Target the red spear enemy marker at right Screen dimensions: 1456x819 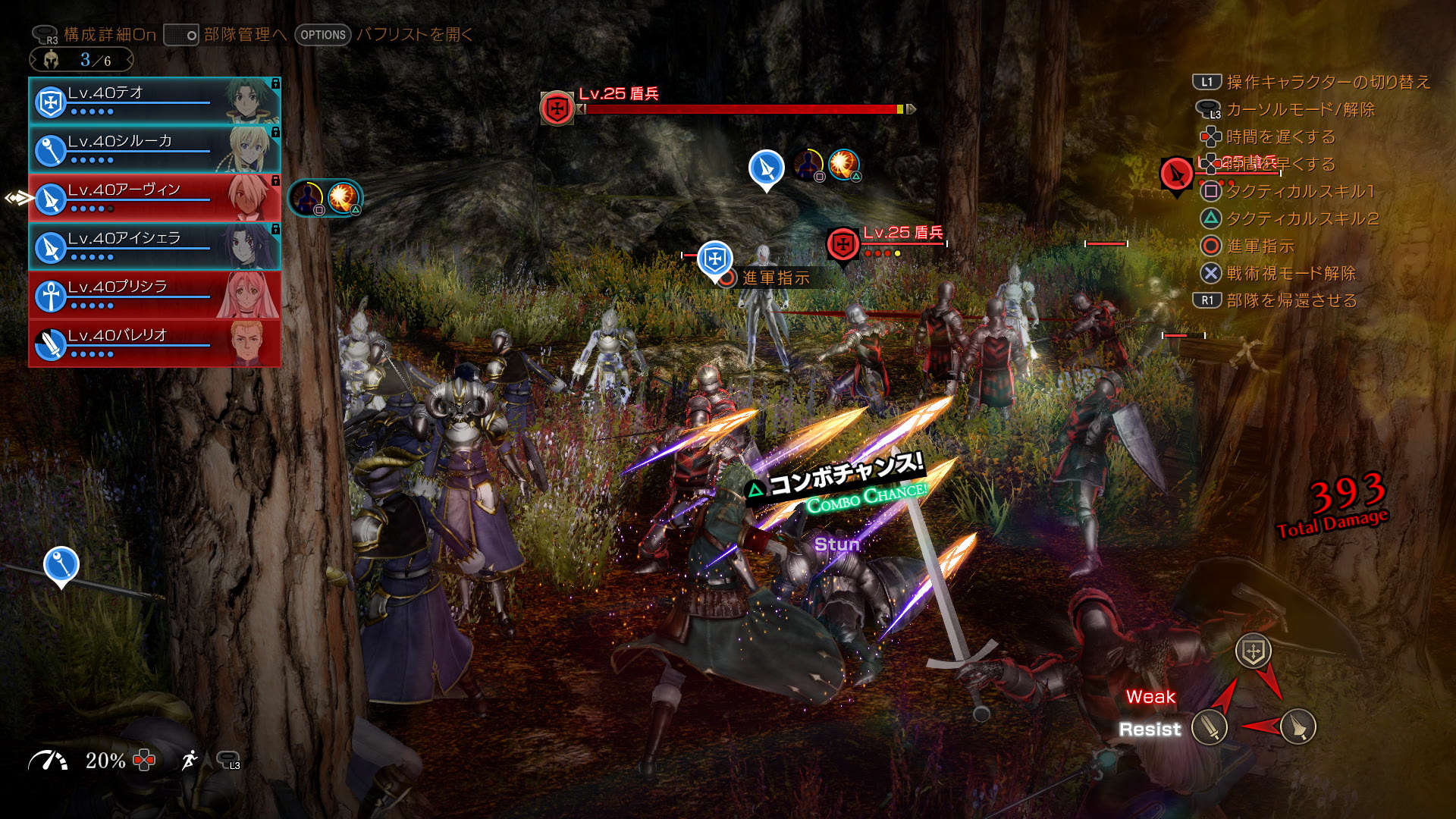pyautogui.click(x=1176, y=175)
